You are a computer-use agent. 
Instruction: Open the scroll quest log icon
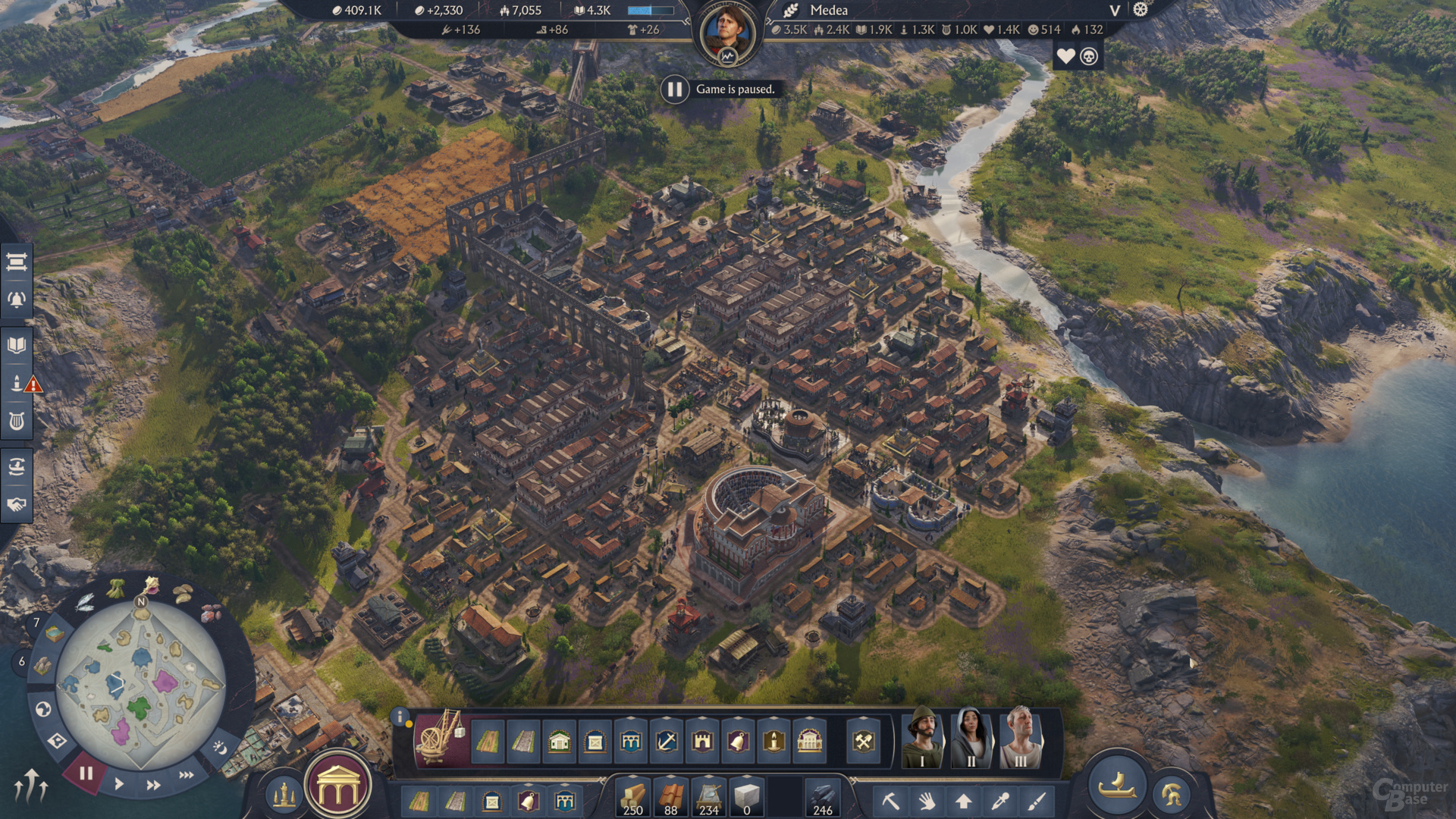[x=17, y=262]
